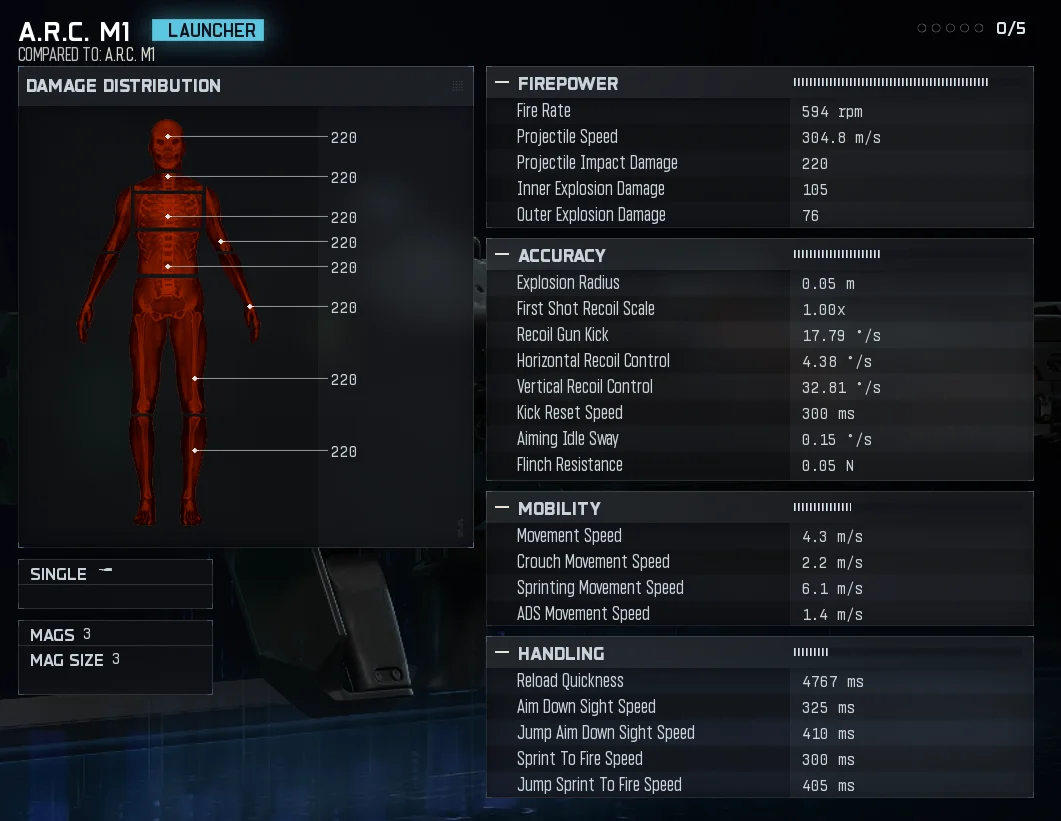Collapse the Handling stats section
The height and width of the screenshot is (821, 1061).
tap(502, 654)
